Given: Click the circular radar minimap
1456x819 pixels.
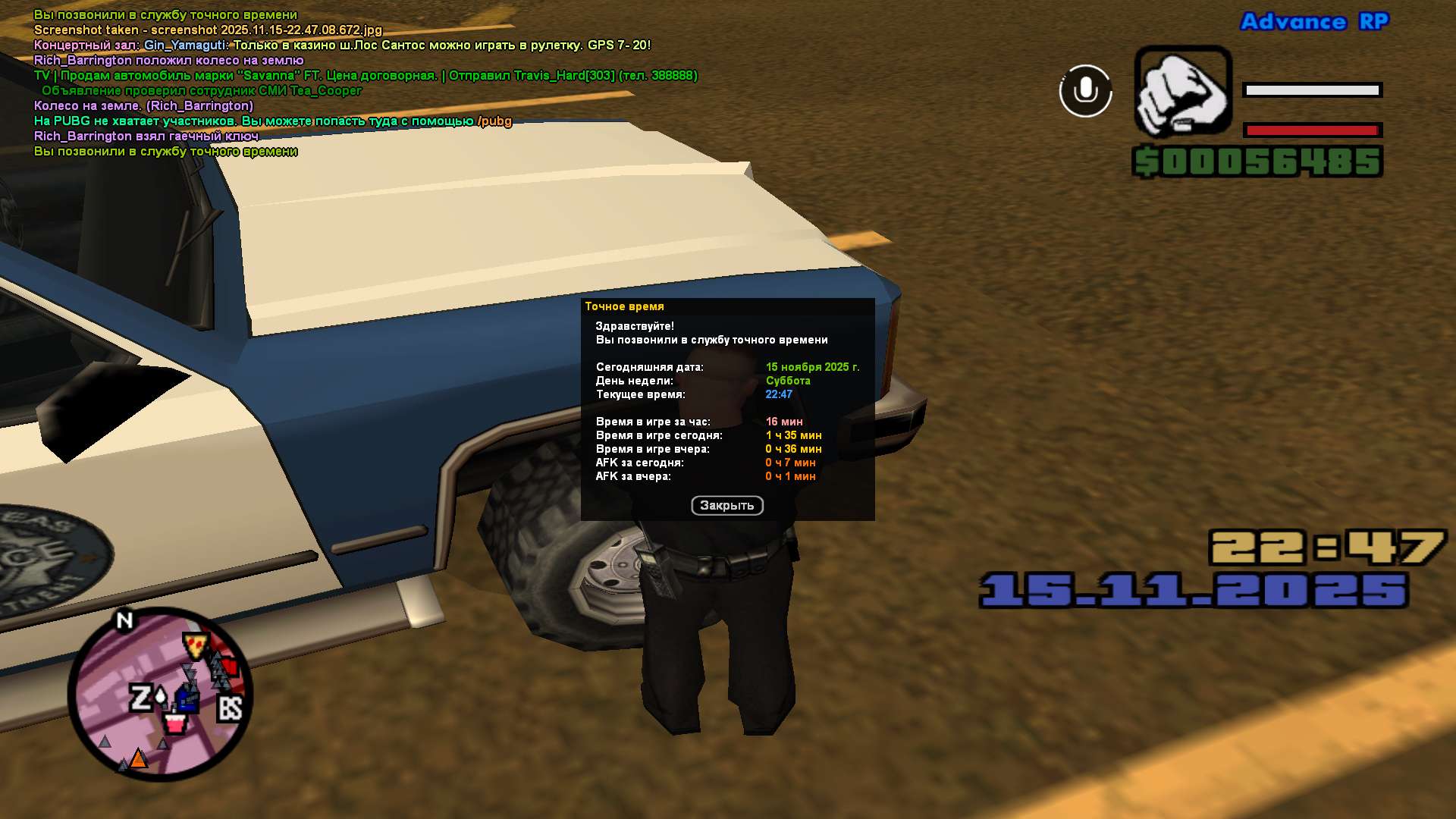Looking at the screenshot, I should (160, 694).
